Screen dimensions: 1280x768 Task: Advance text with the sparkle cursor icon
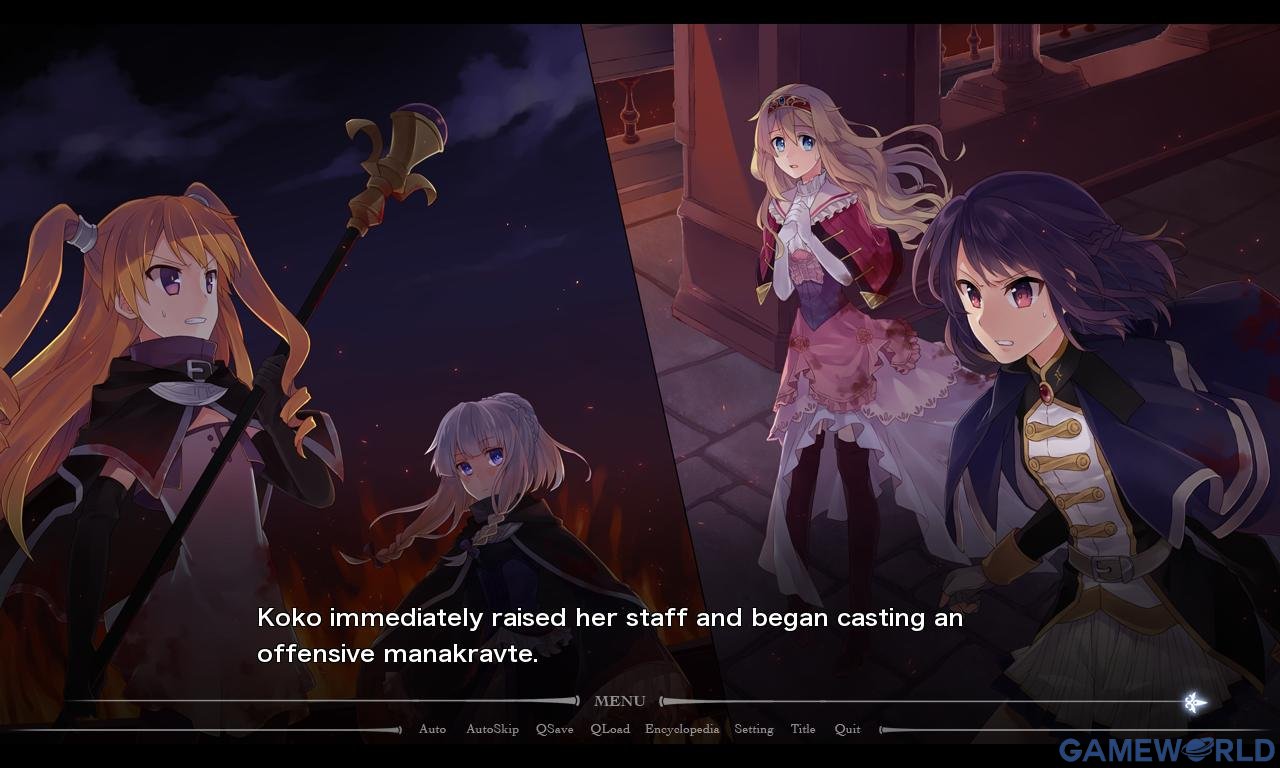(x=1194, y=702)
